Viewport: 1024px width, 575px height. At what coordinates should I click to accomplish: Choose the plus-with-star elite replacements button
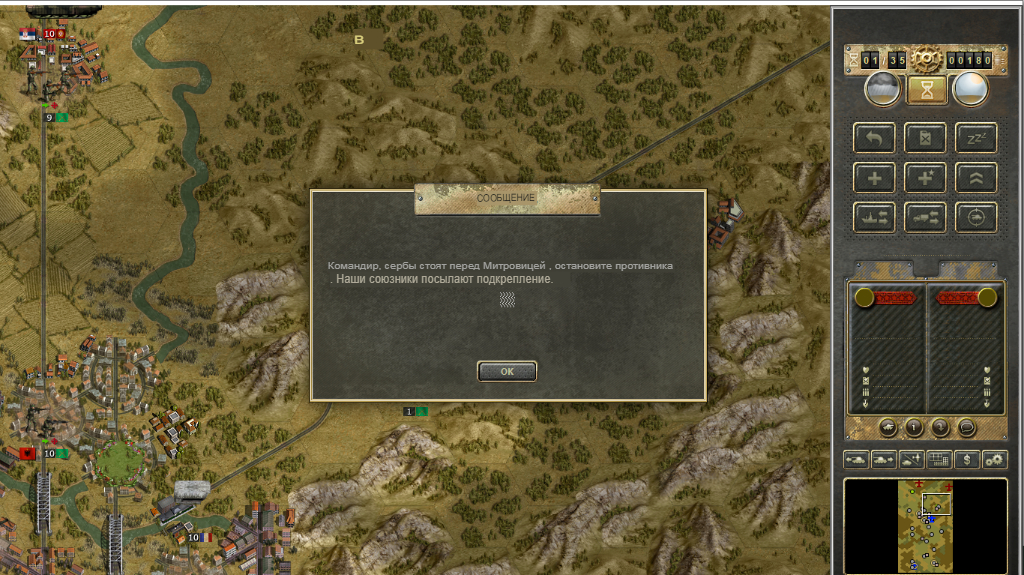926,177
